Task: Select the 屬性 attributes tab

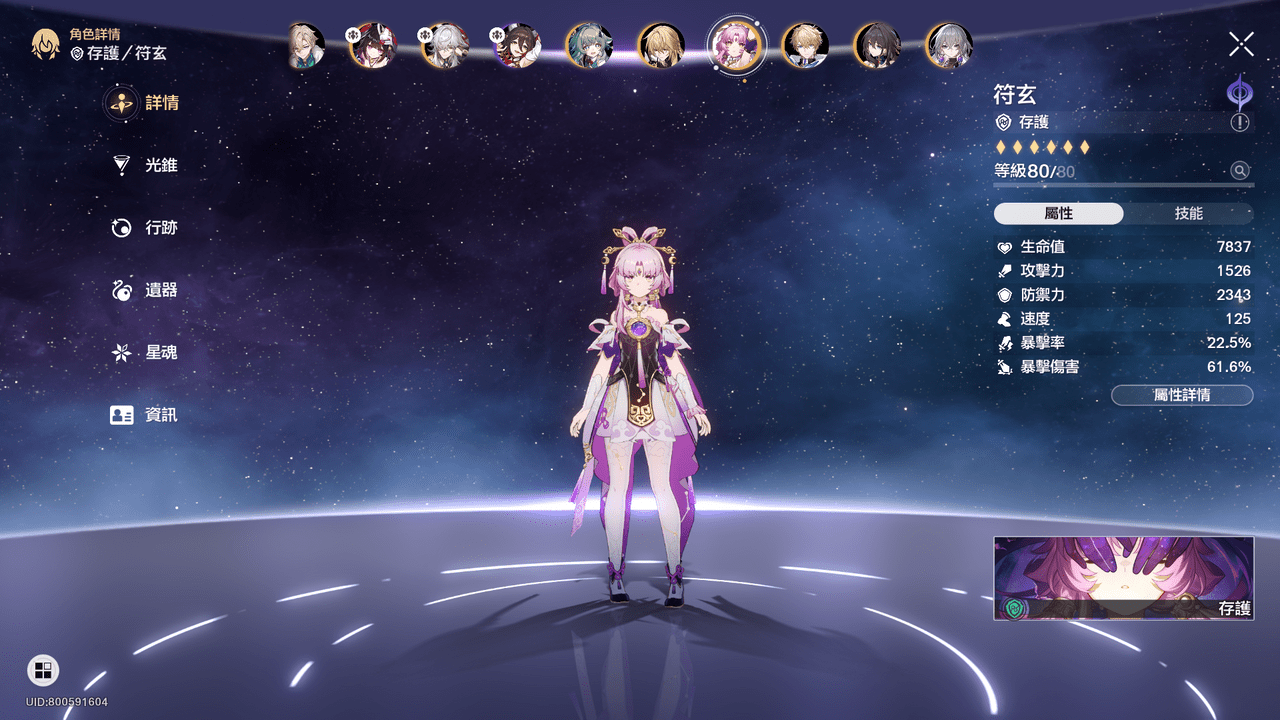Action: [x=1058, y=214]
